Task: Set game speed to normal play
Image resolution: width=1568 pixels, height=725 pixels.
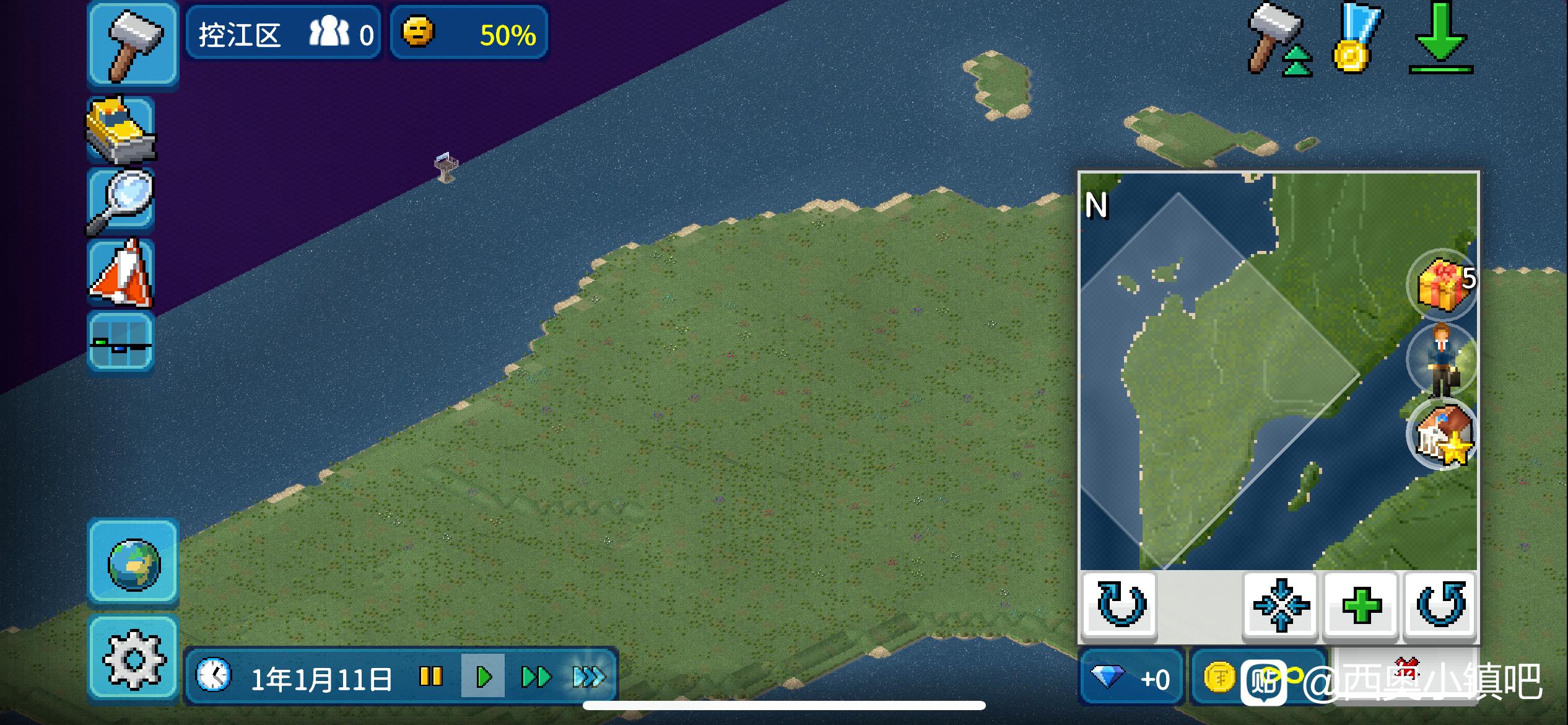Action: [x=483, y=676]
